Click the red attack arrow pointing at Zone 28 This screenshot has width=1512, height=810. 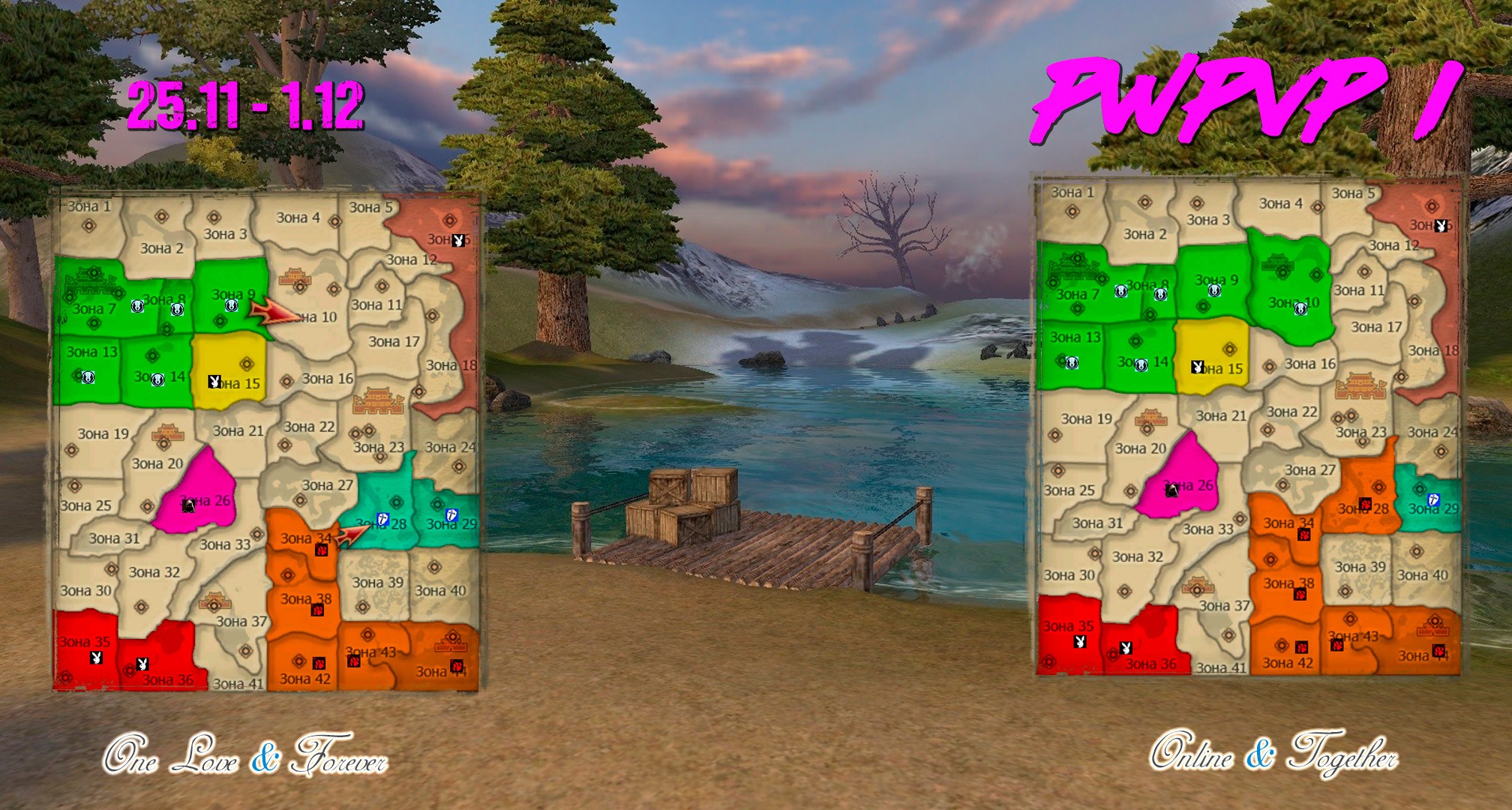pyautogui.click(x=352, y=535)
